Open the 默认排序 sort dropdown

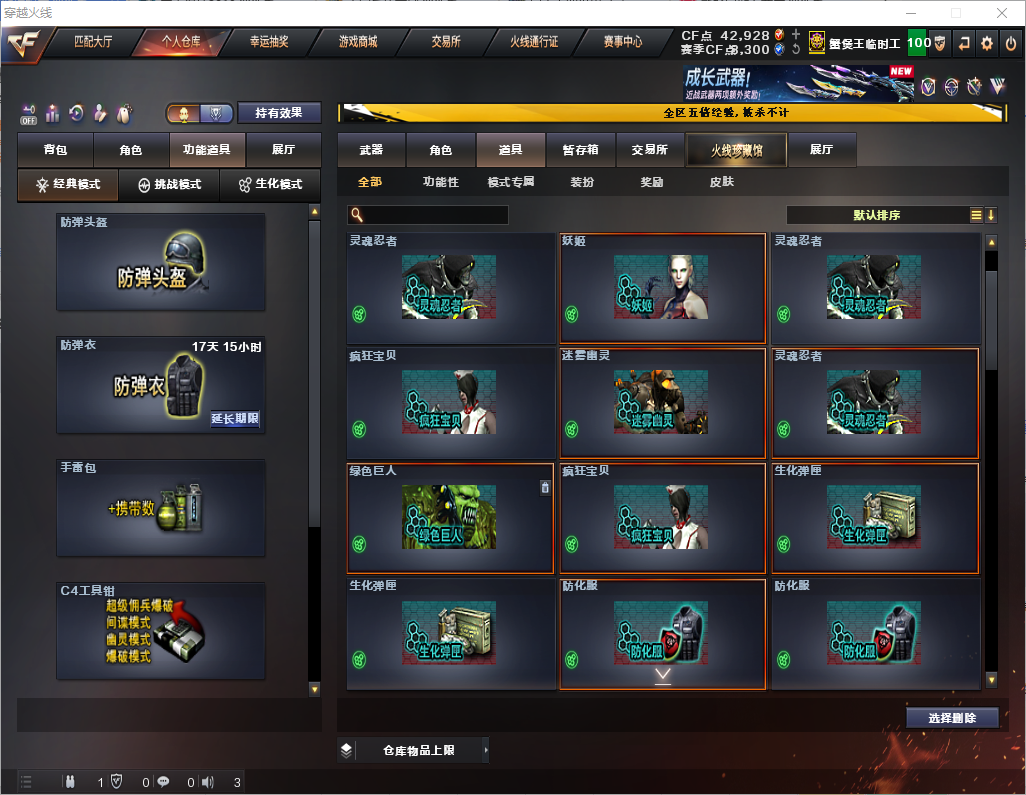(x=876, y=215)
